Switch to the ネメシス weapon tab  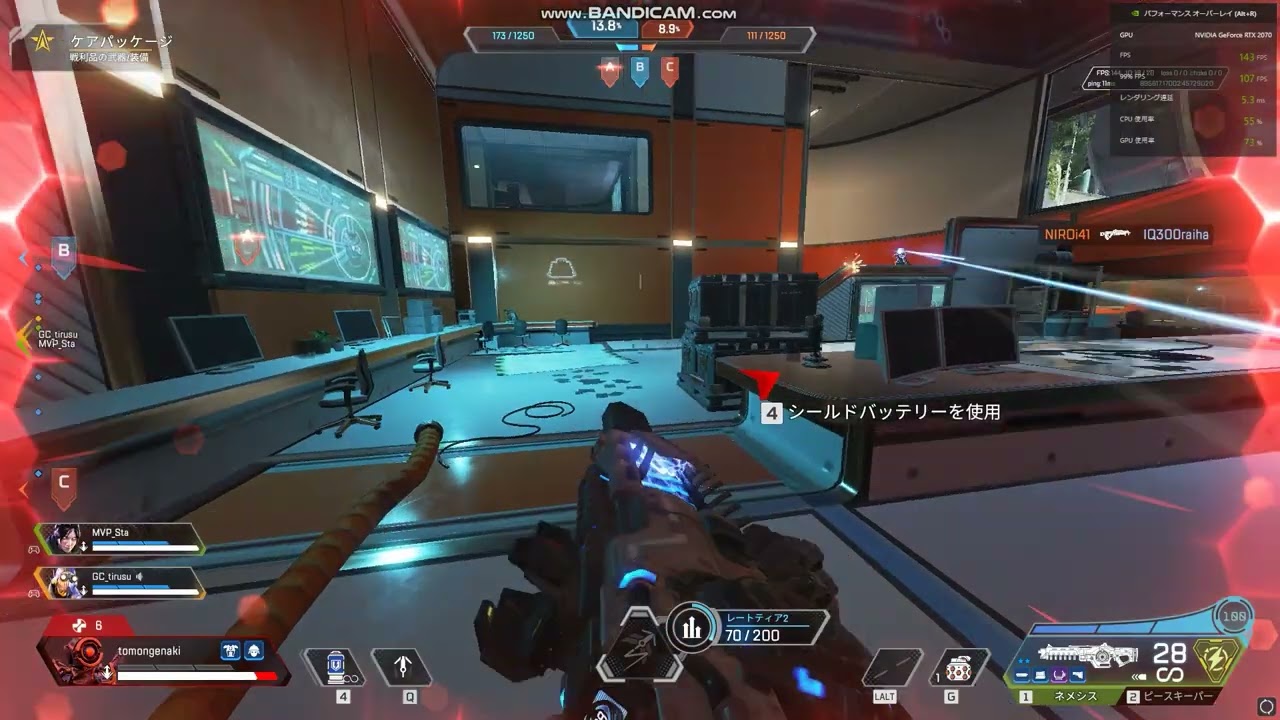pos(1066,696)
